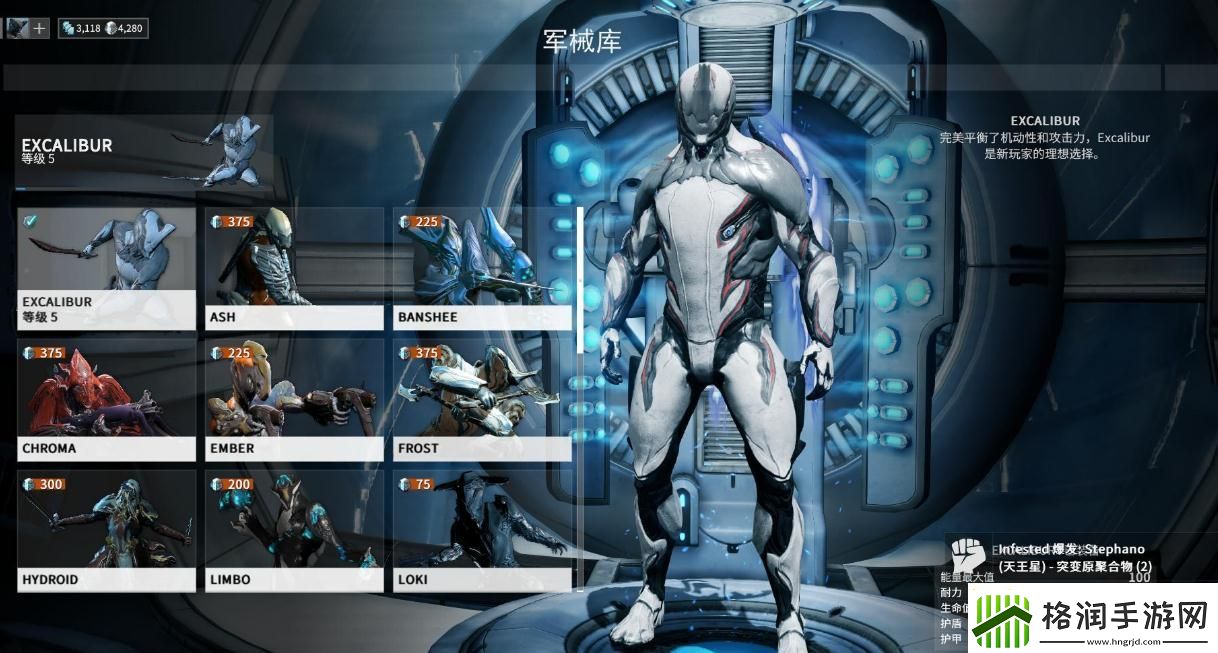
Task: Select the Excalibur warframe tile
Action: (x=106, y=268)
